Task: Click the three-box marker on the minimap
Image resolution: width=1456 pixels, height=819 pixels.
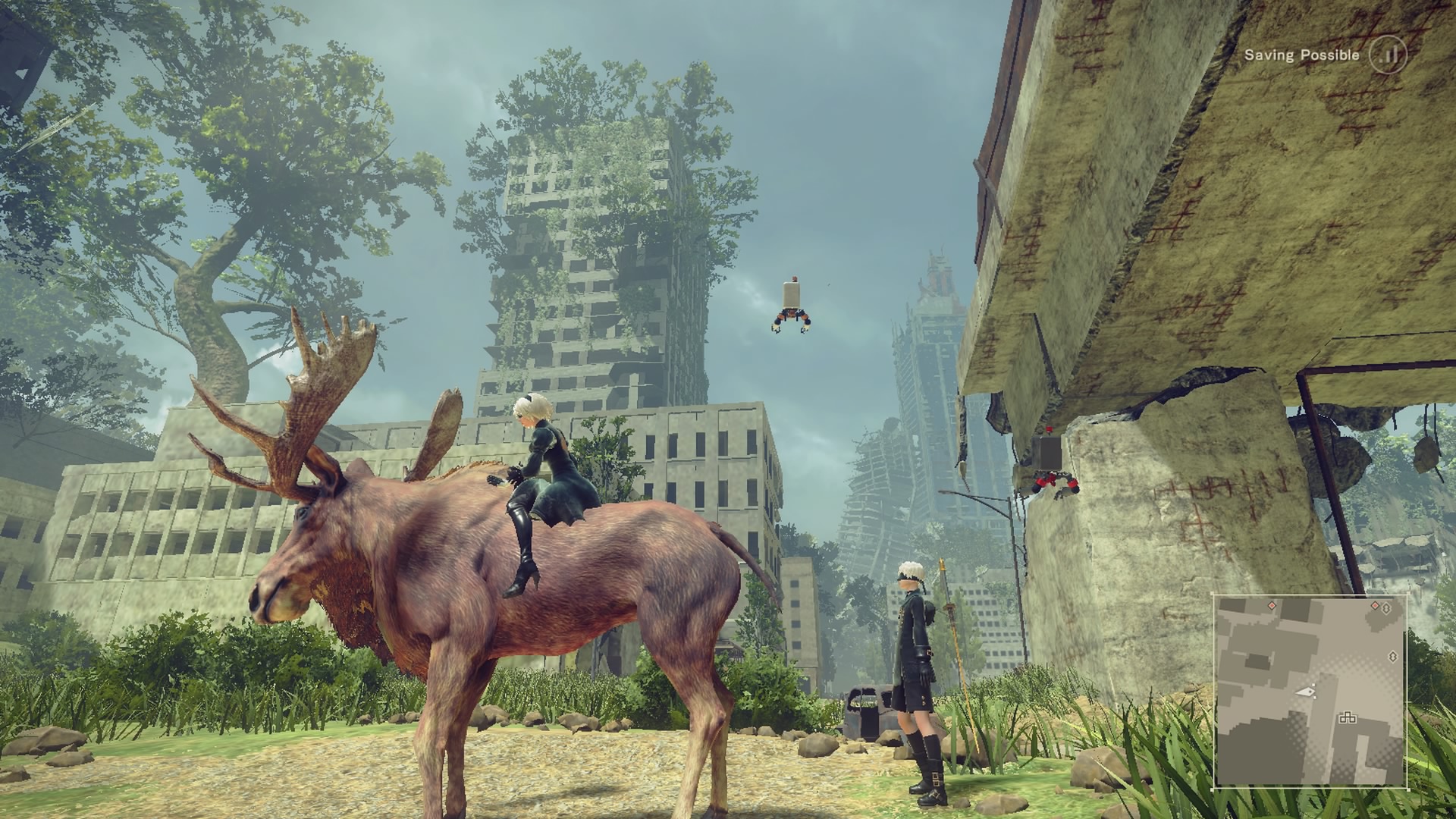Action: (1347, 717)
